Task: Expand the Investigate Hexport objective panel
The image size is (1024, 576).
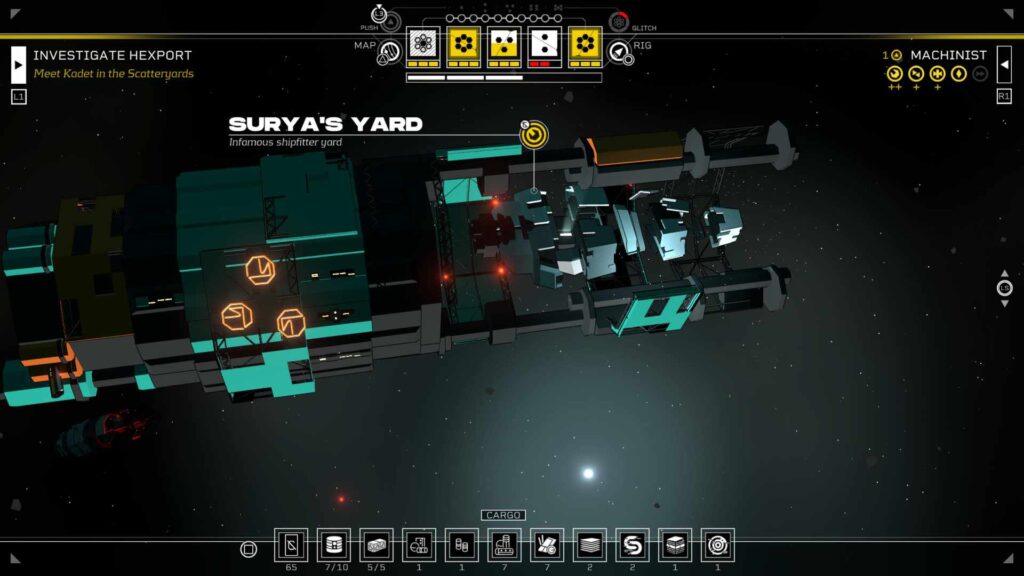Action: pos(18,64)
